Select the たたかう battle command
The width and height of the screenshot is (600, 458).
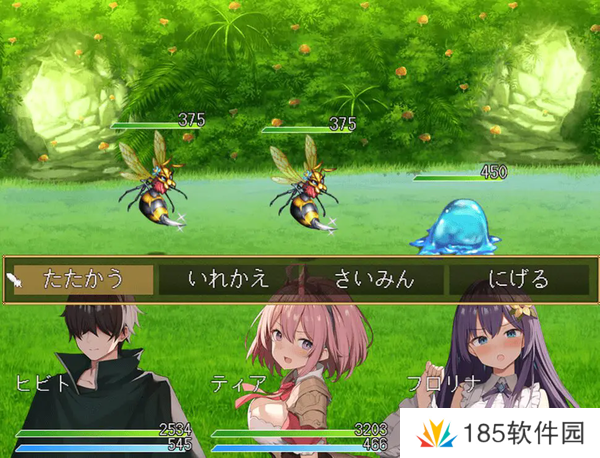[x=84, y=279]
